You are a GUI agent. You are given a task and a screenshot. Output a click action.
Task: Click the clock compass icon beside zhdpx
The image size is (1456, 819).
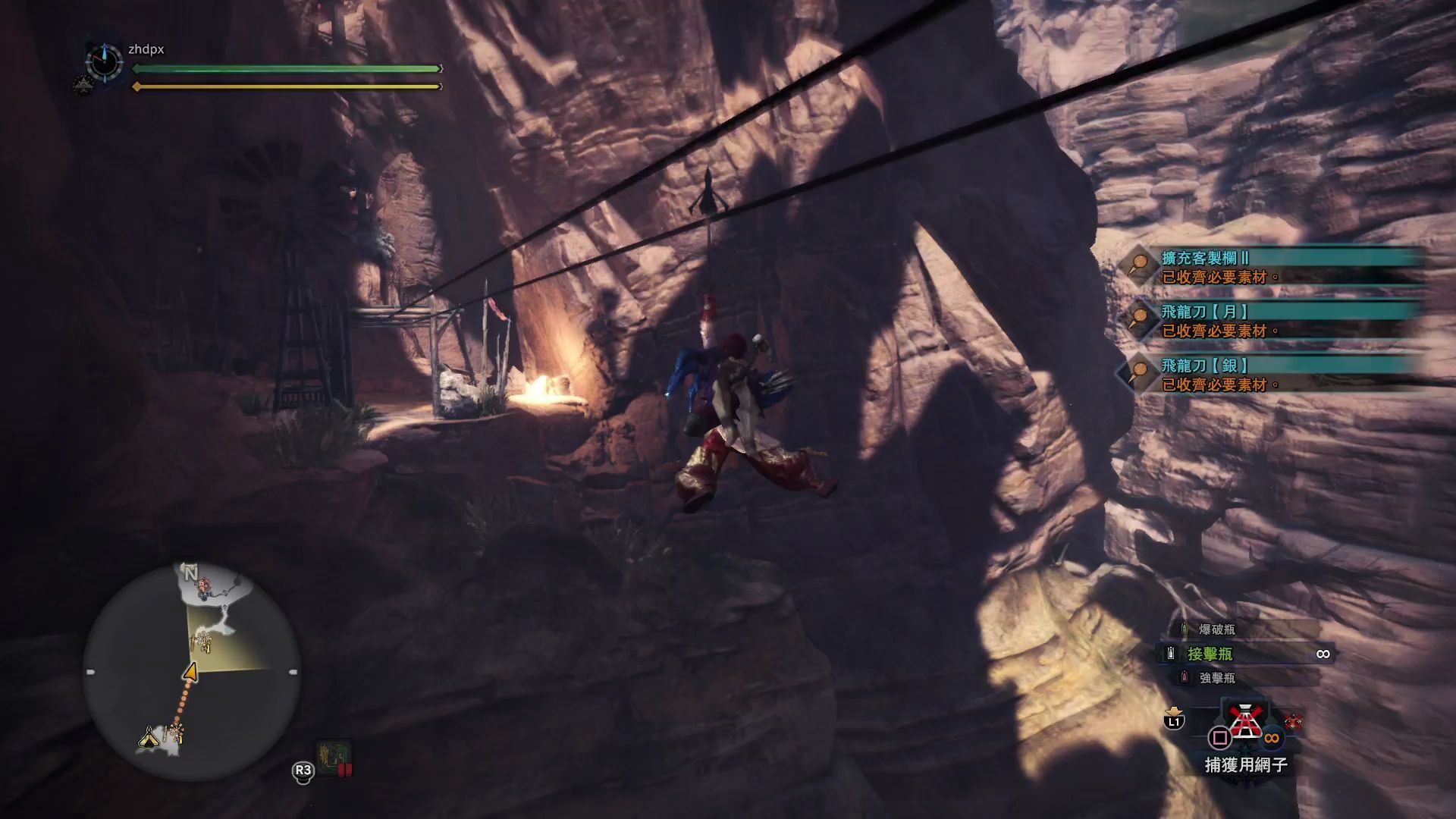(104, 61)
